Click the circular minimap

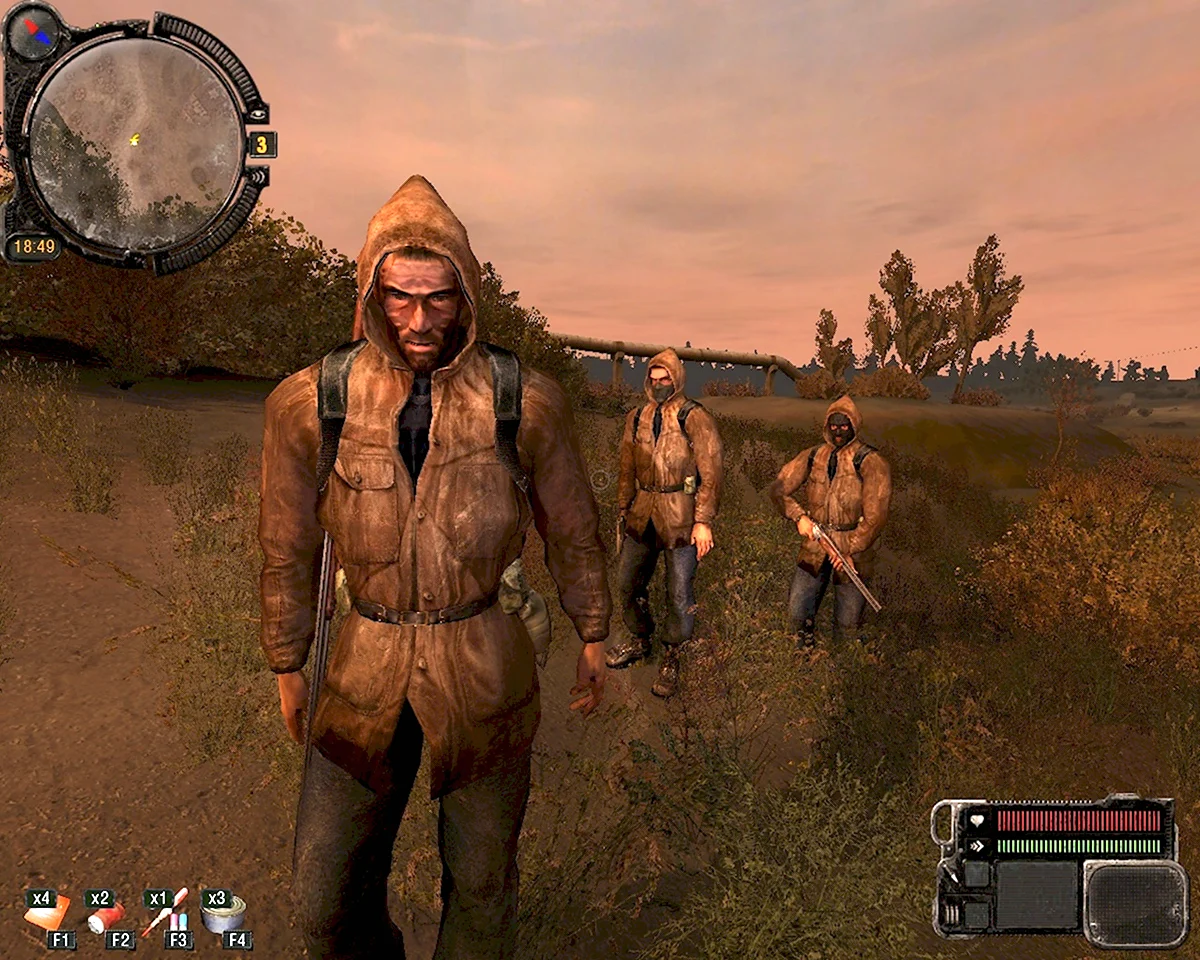pyautogui.click(x=134, y=140)
